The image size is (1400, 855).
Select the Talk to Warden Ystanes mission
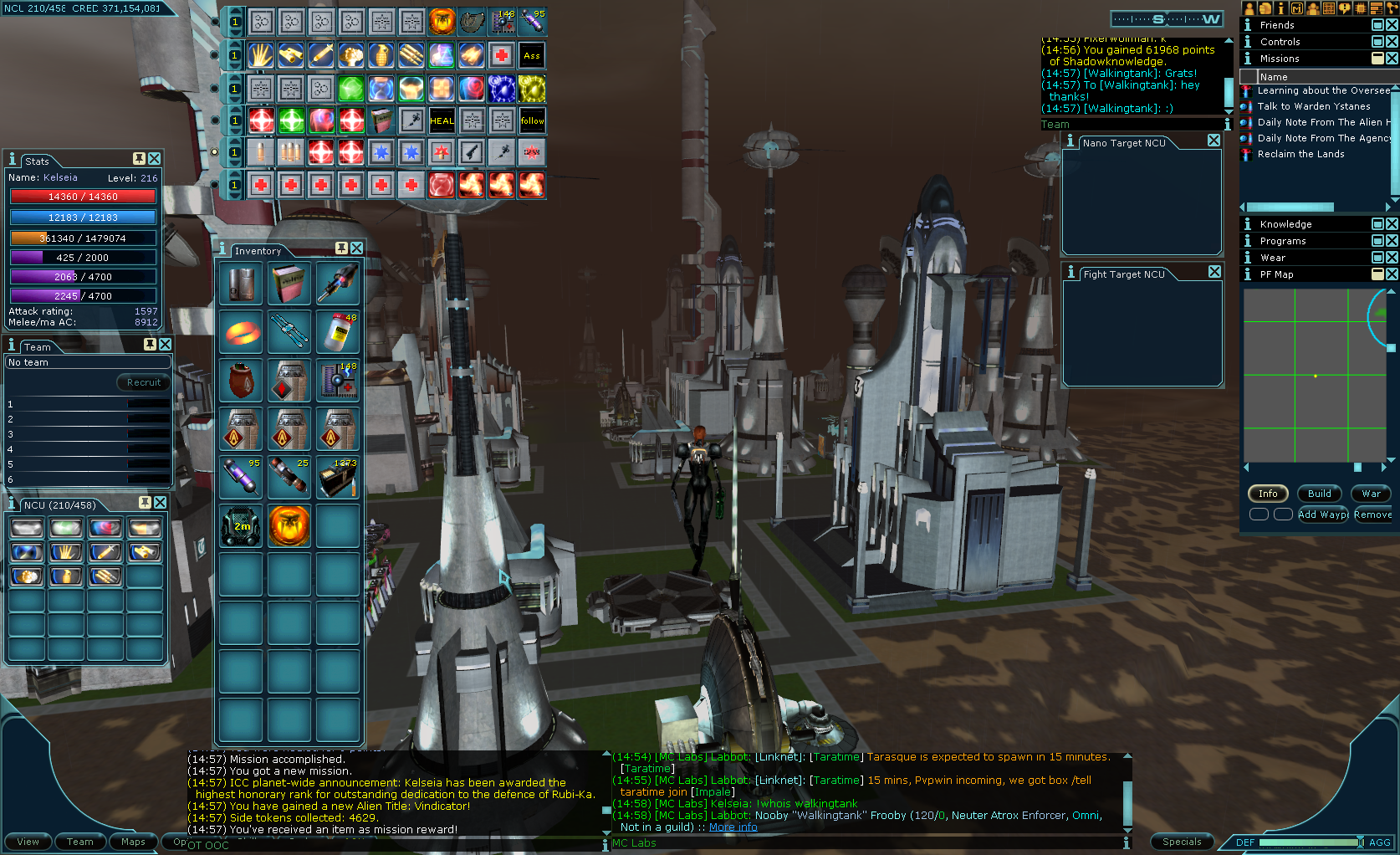click(1313, 106)
